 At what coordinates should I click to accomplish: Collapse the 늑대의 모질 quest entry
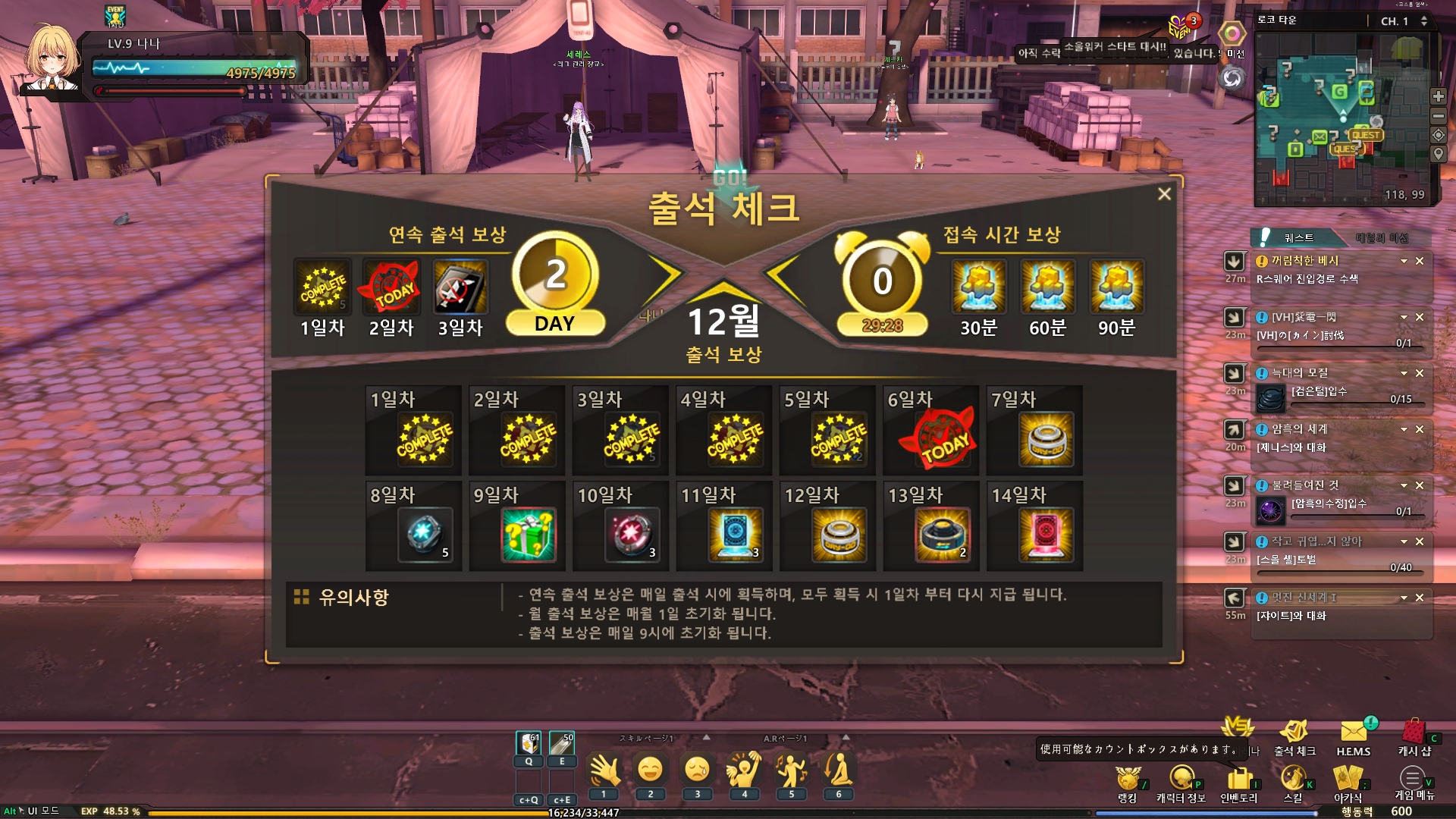(x=1404, y=373)
